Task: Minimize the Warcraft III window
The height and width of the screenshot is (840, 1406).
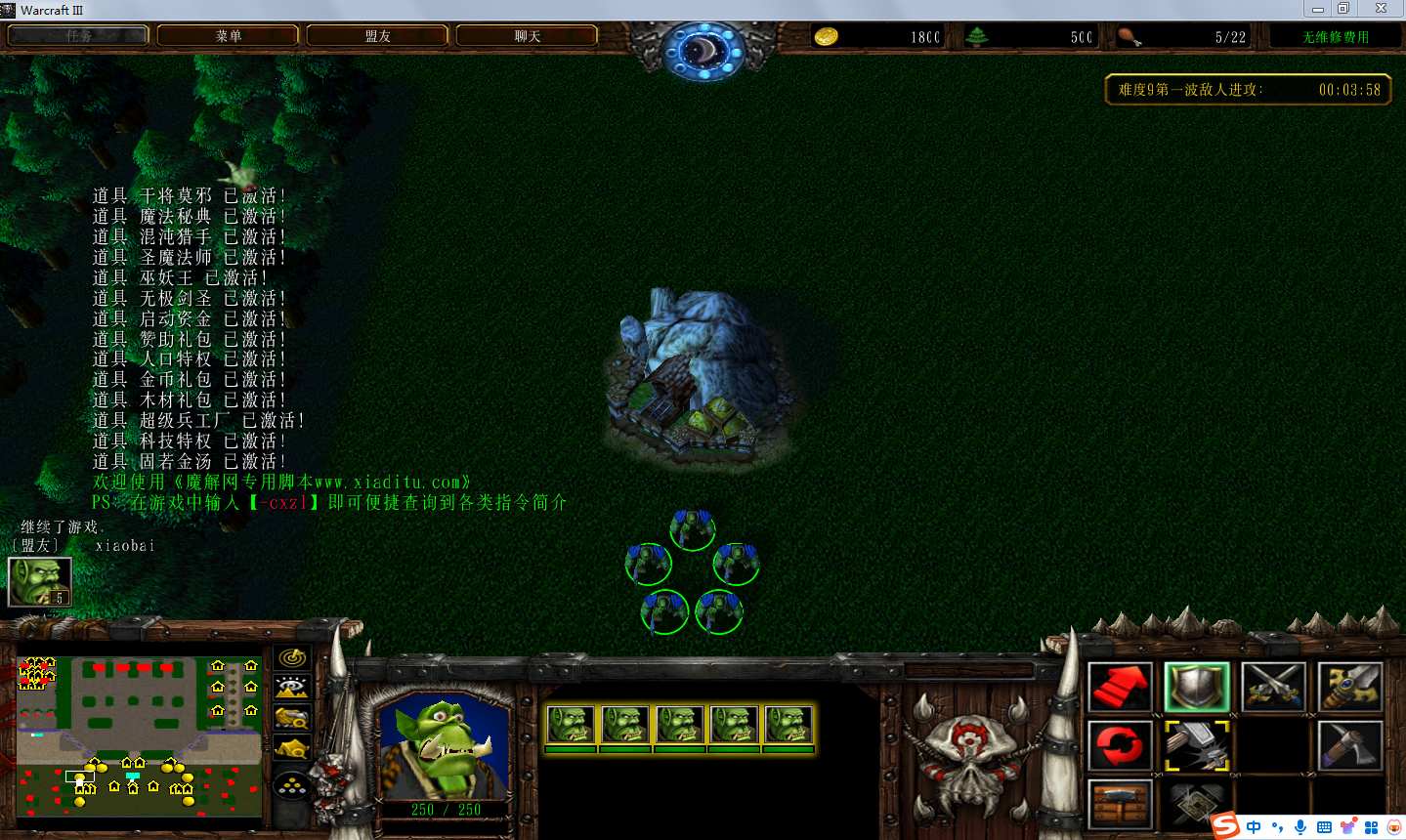Action: [x=1317, y=9]
